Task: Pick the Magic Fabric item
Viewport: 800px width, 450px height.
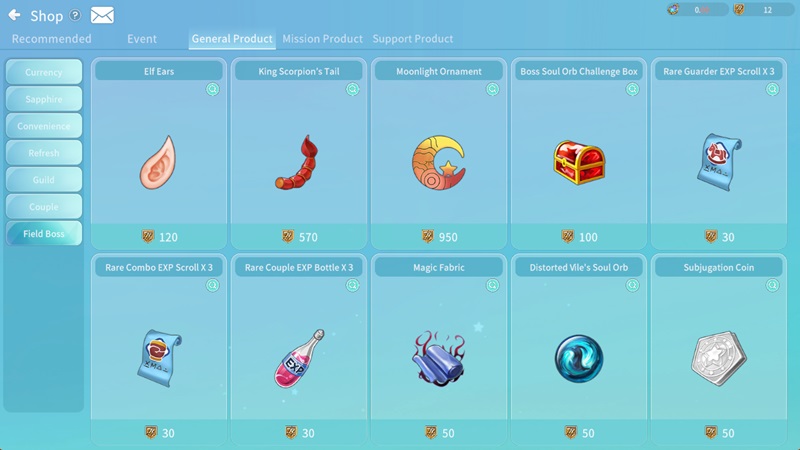Action: [x=439, y=350]
